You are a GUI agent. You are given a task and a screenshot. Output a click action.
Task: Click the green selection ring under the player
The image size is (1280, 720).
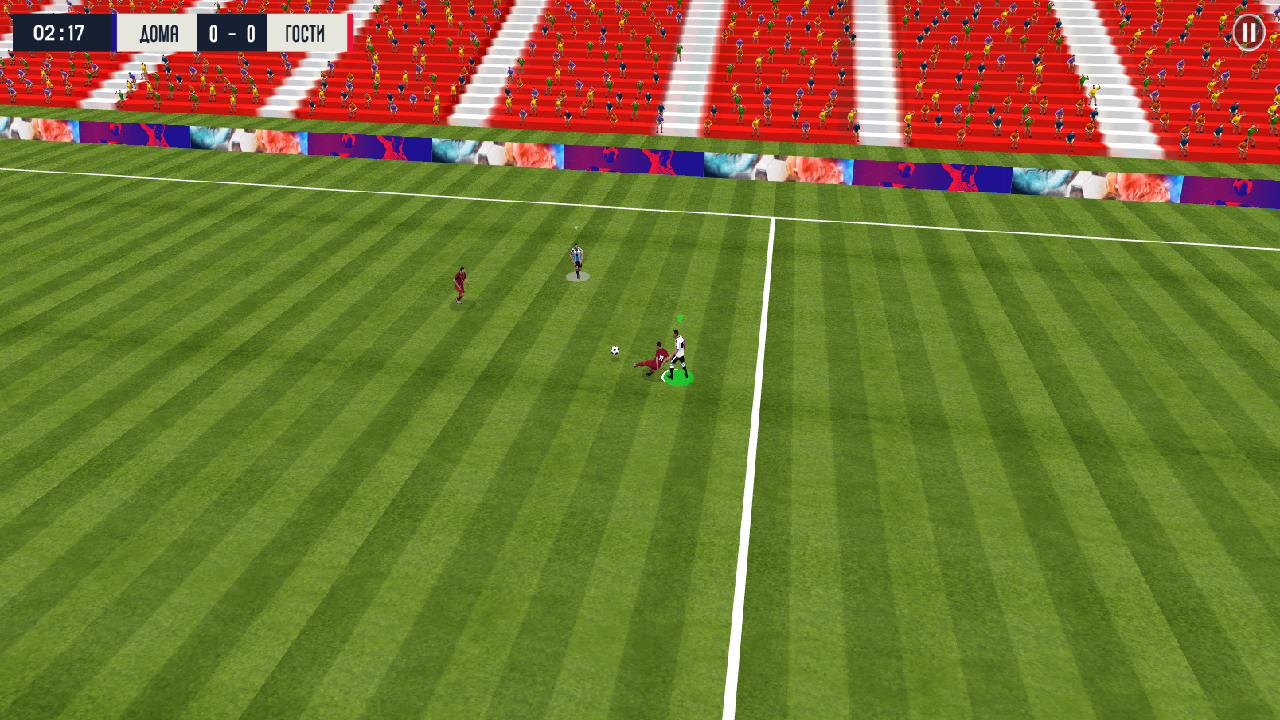tap(678, 380)
